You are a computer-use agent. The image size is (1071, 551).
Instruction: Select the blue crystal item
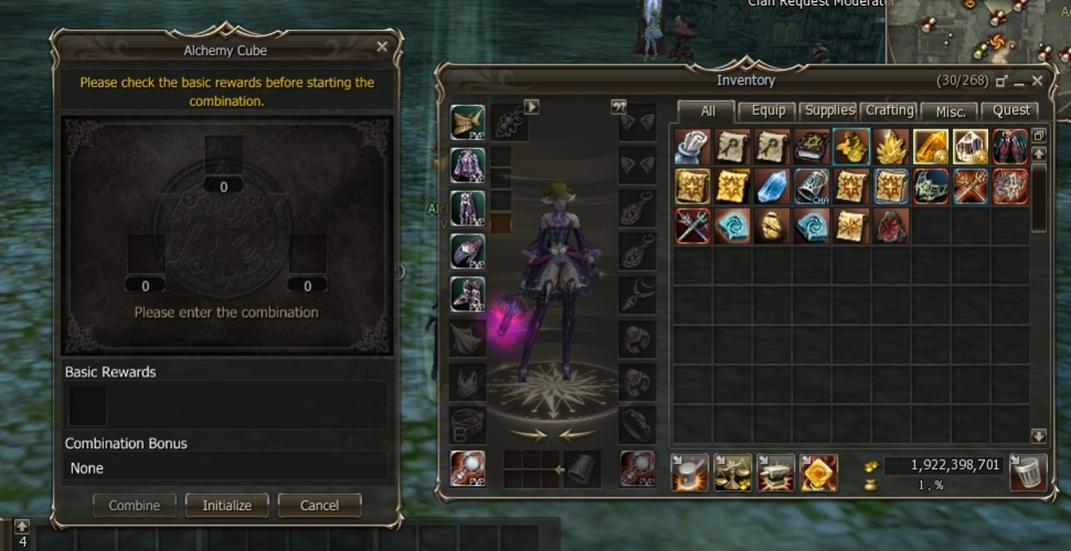pos(771,186)
